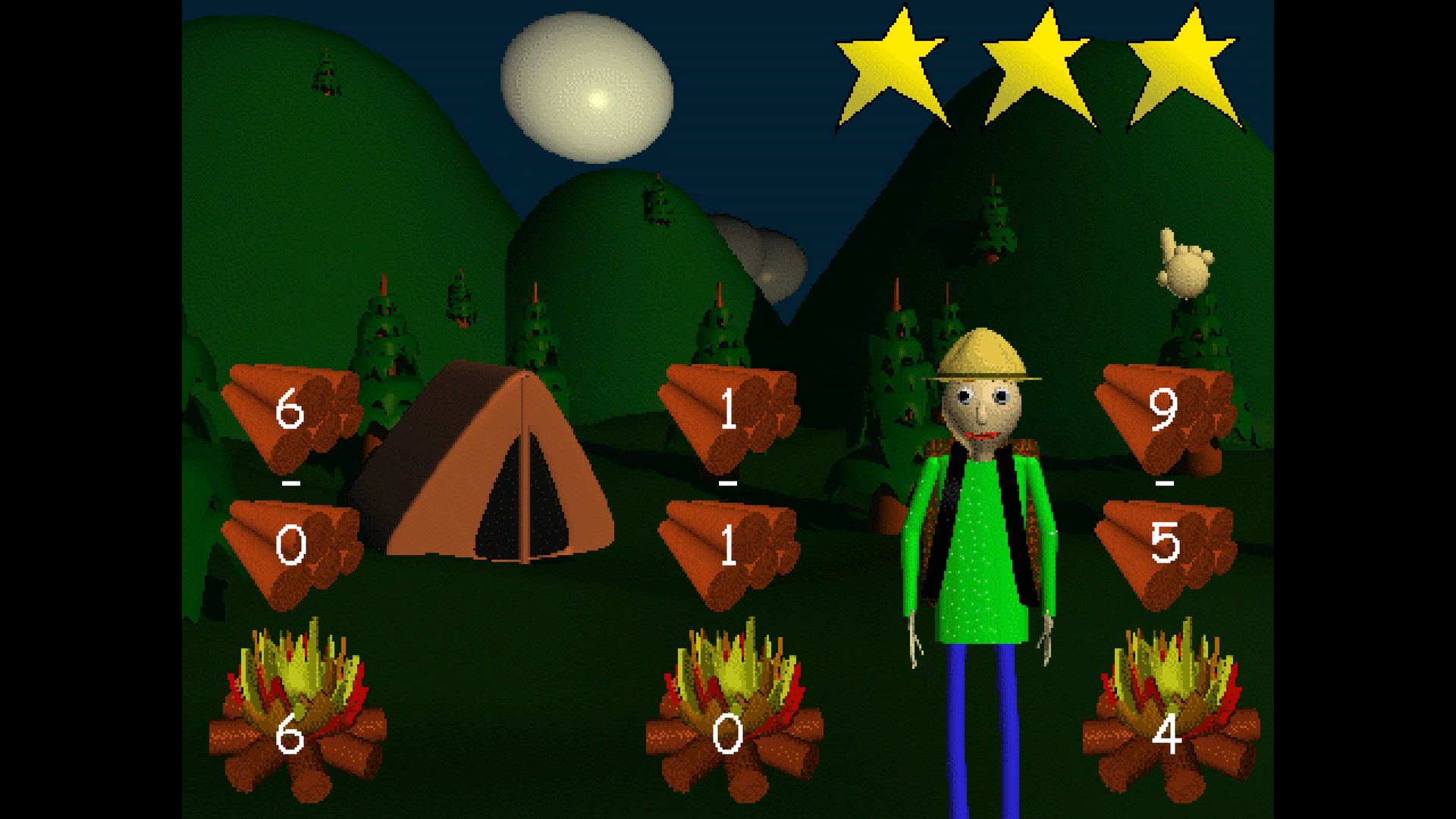Click the minus sign in the 1-1 problem
This screenshot has width=1456, height=819.
tap(726, 484)
